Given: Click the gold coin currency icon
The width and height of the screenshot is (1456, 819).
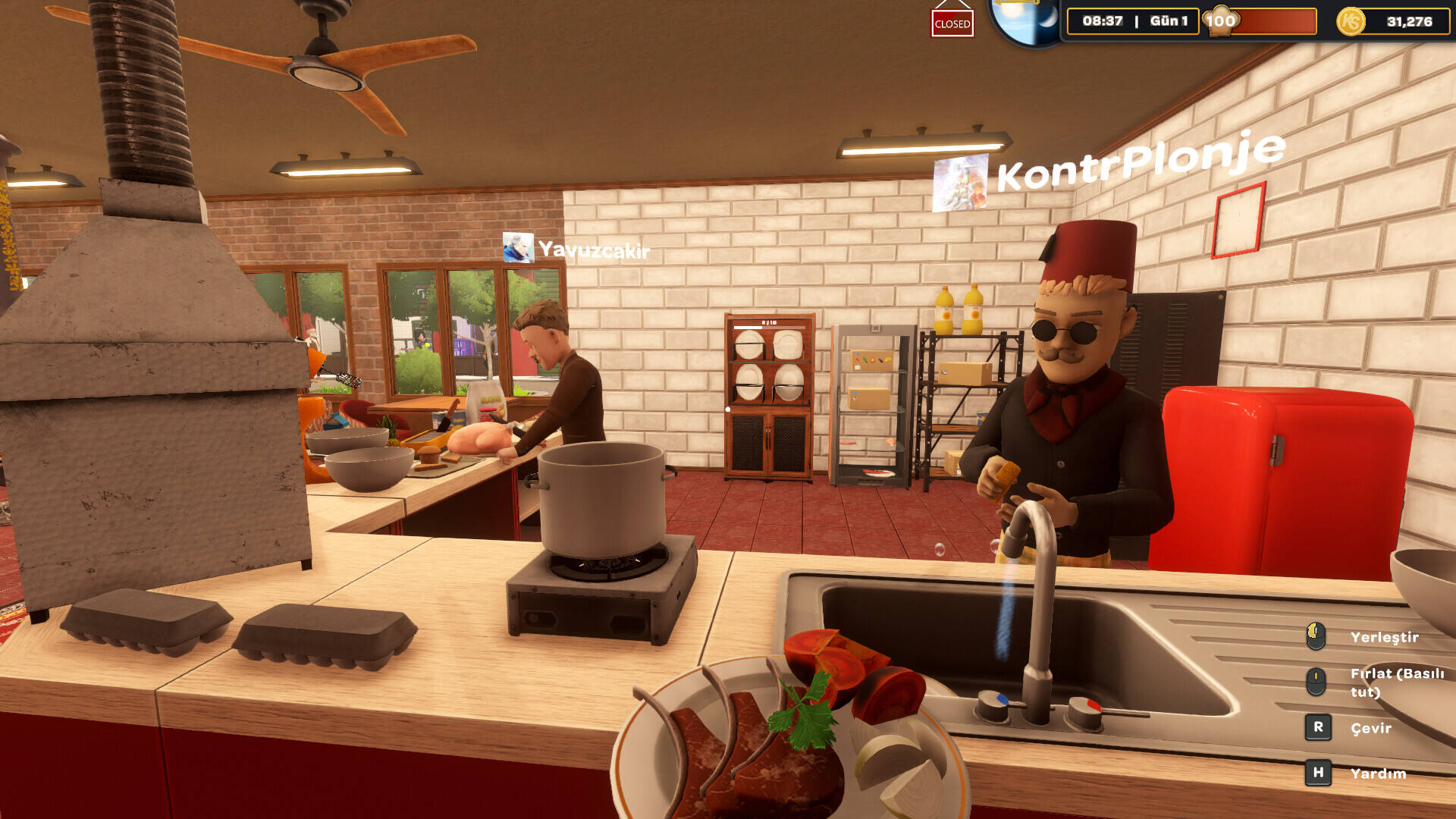Looking at the screenshot, I should point(1351,21).
